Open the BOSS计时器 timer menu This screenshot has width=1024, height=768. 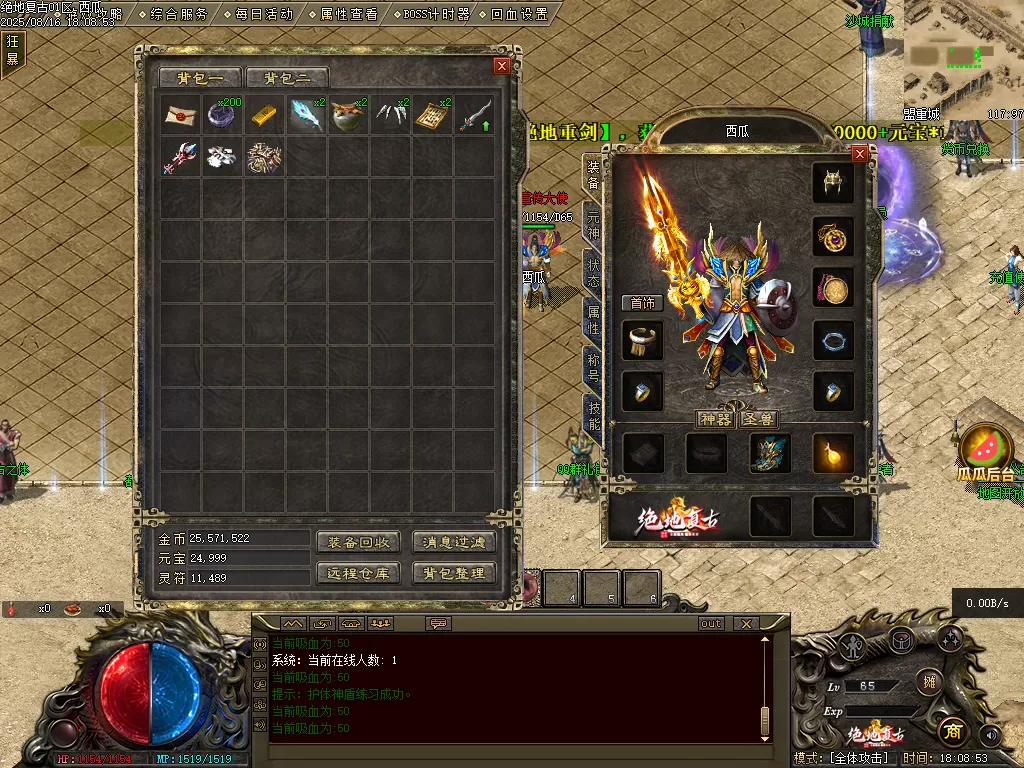(436, 14)
